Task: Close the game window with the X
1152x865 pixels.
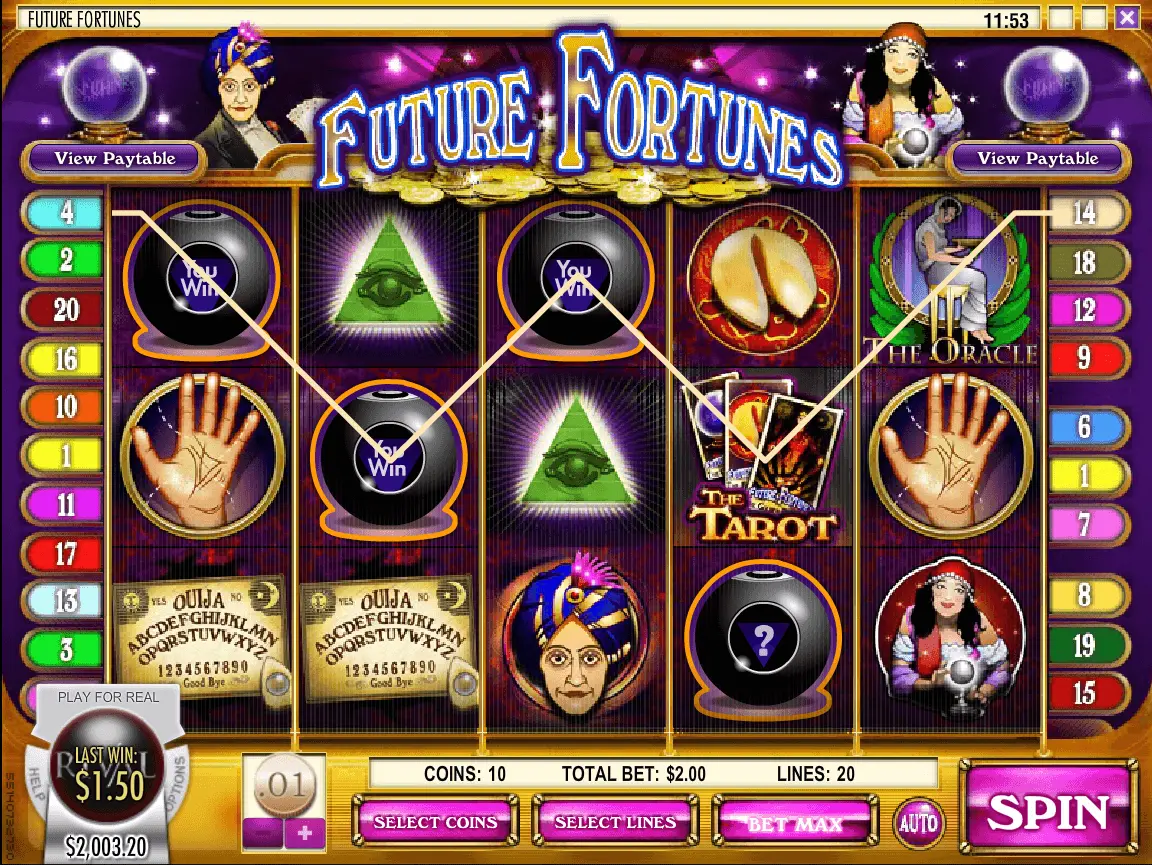Action: pyautogui.click(x=1127, y=18)
